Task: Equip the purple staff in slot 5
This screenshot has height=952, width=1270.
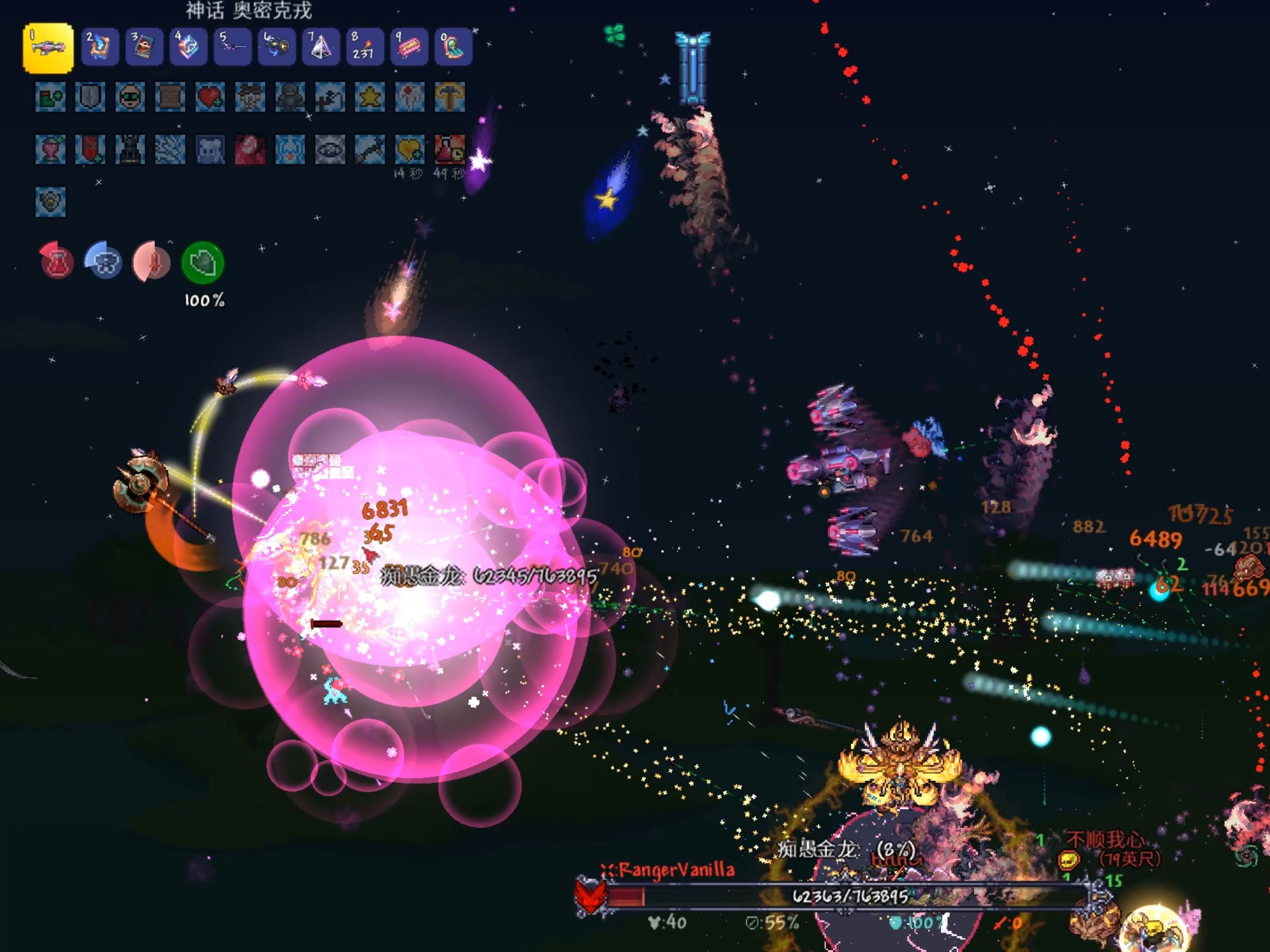Action: click(x=232, y=46)
